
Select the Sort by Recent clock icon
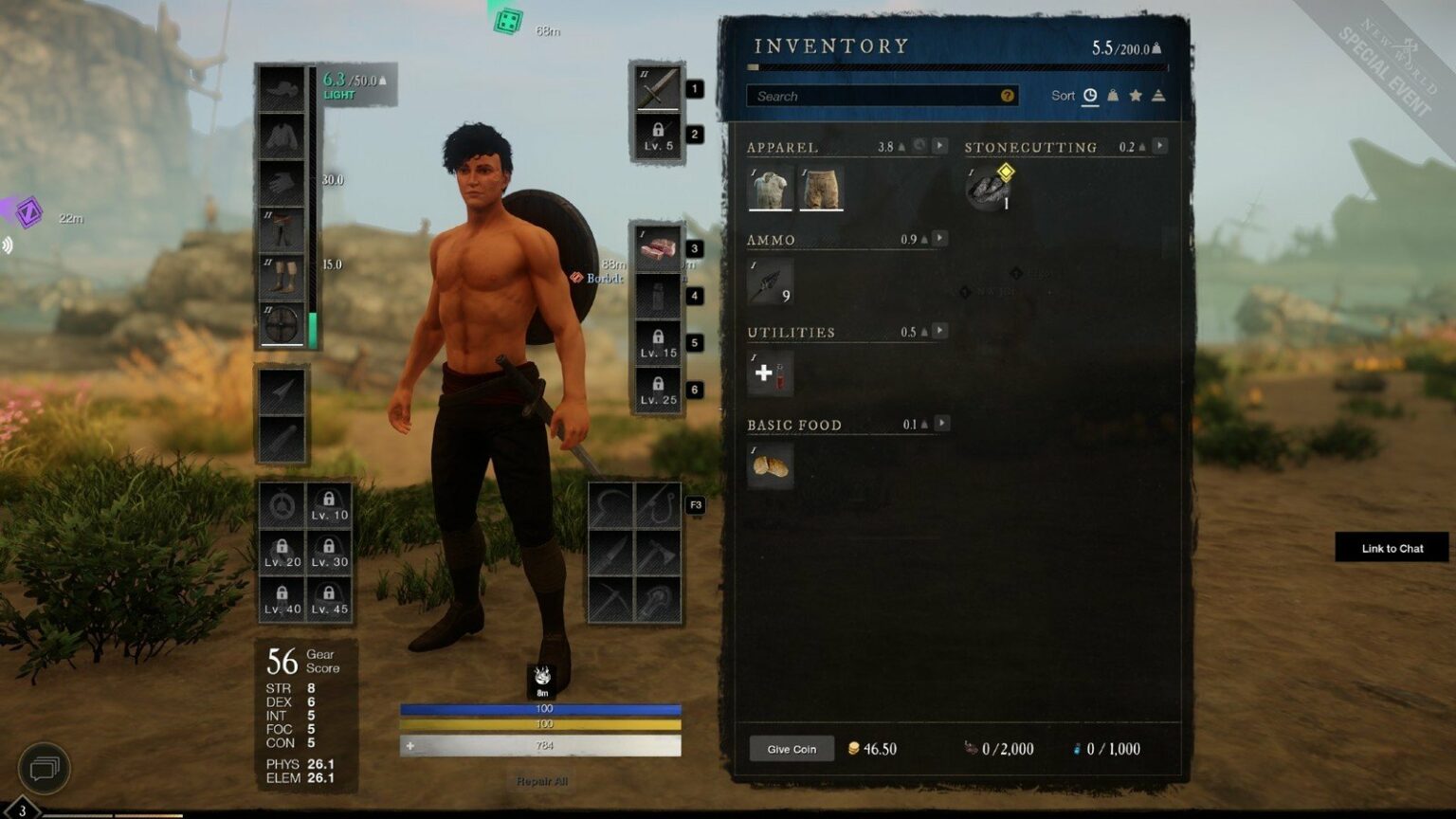(1090, 95)
